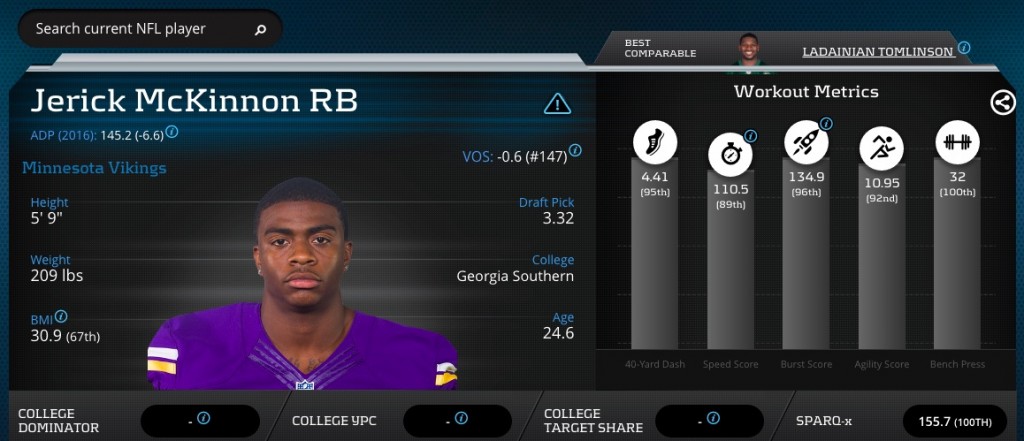
Task: Click the College Dominator info icon
Action: click(x=203, y=418)
